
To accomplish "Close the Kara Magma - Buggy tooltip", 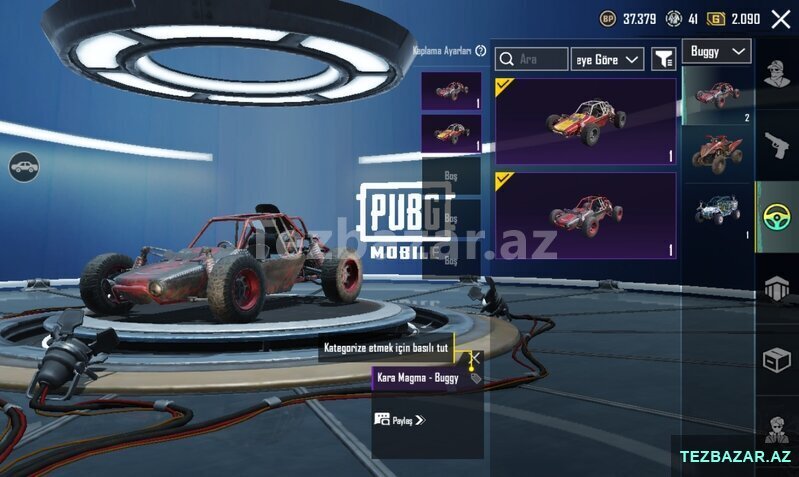I will pyautogui.click(x=475, y=357).
